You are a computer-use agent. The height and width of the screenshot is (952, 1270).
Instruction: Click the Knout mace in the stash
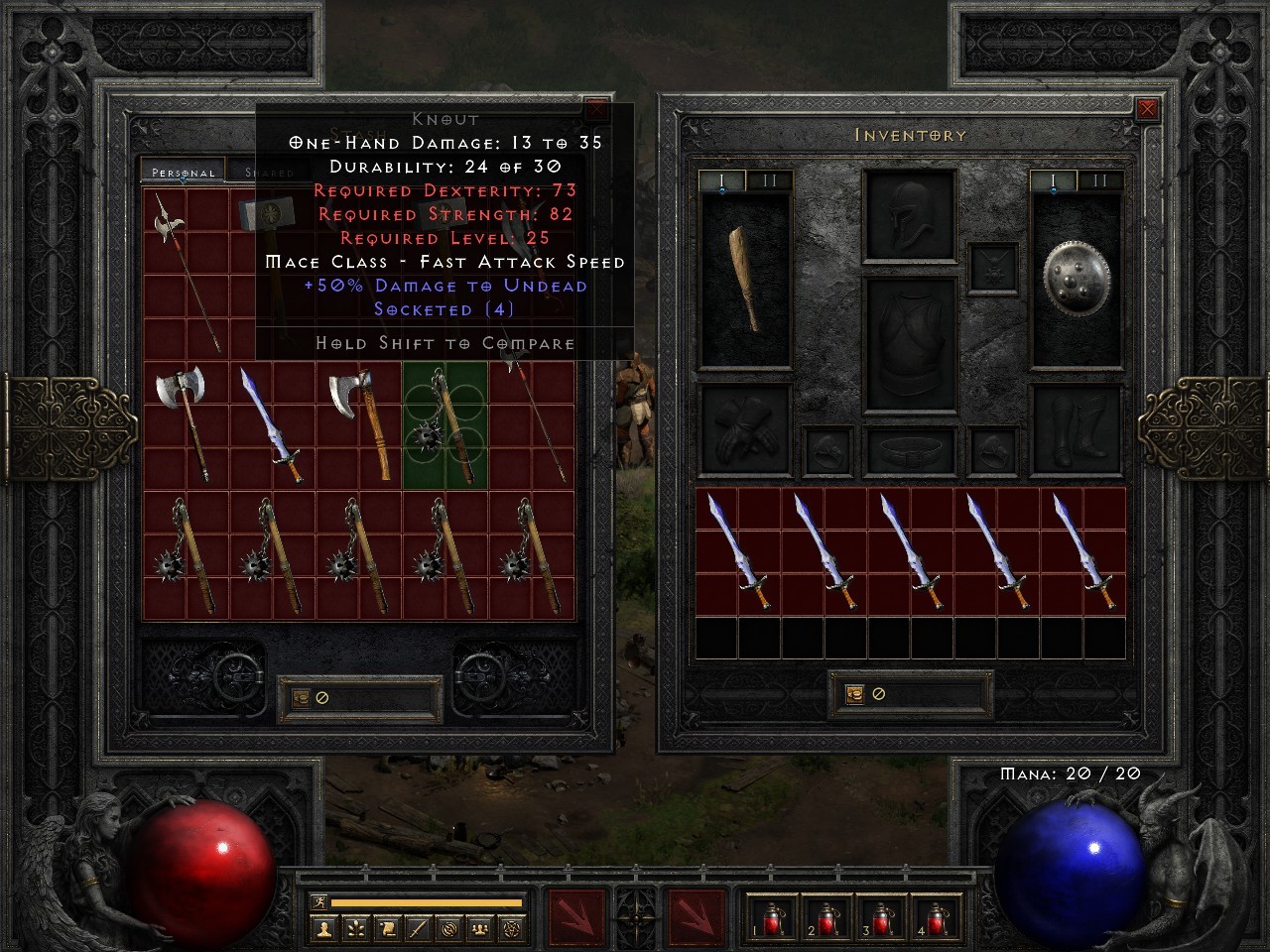point(444,426)
